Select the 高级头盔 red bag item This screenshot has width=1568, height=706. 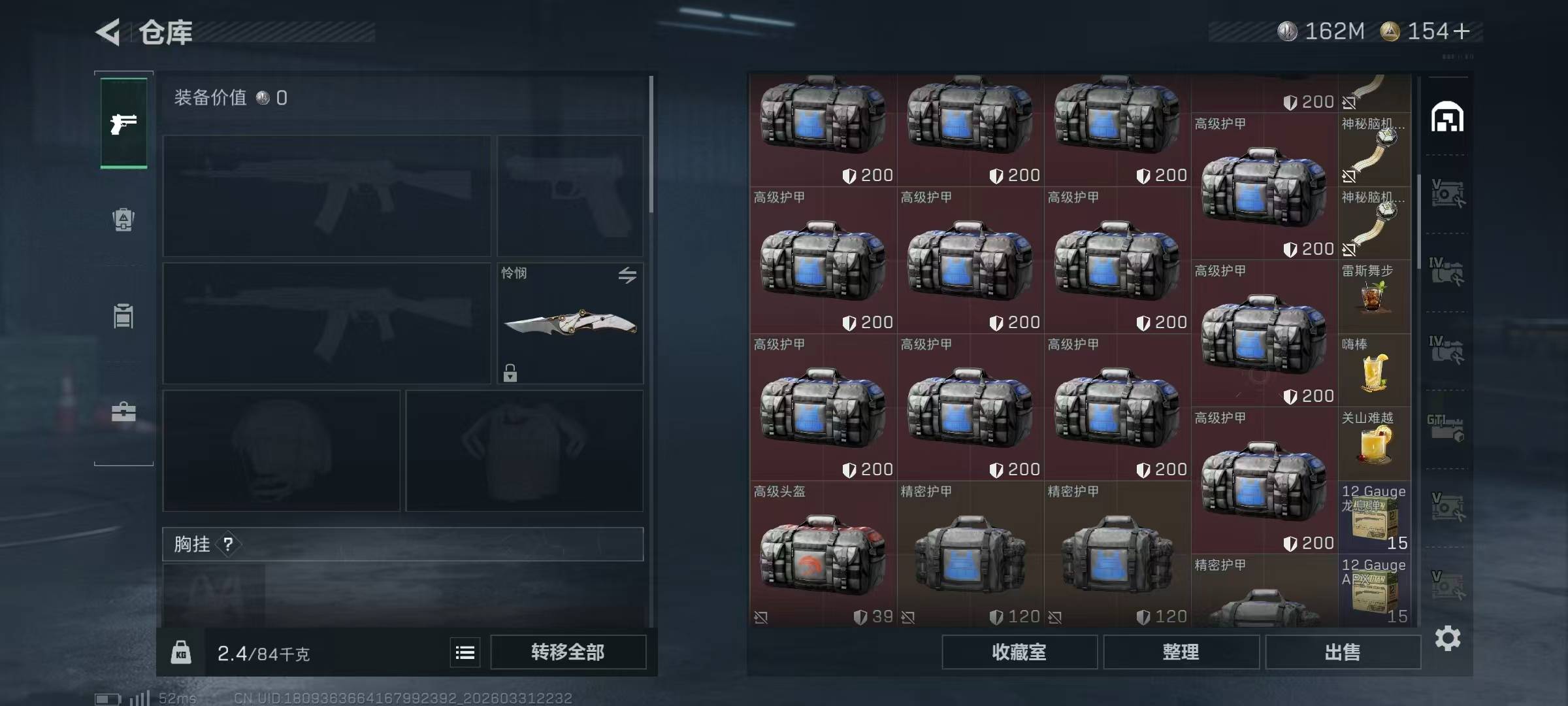tap(823, 556)
